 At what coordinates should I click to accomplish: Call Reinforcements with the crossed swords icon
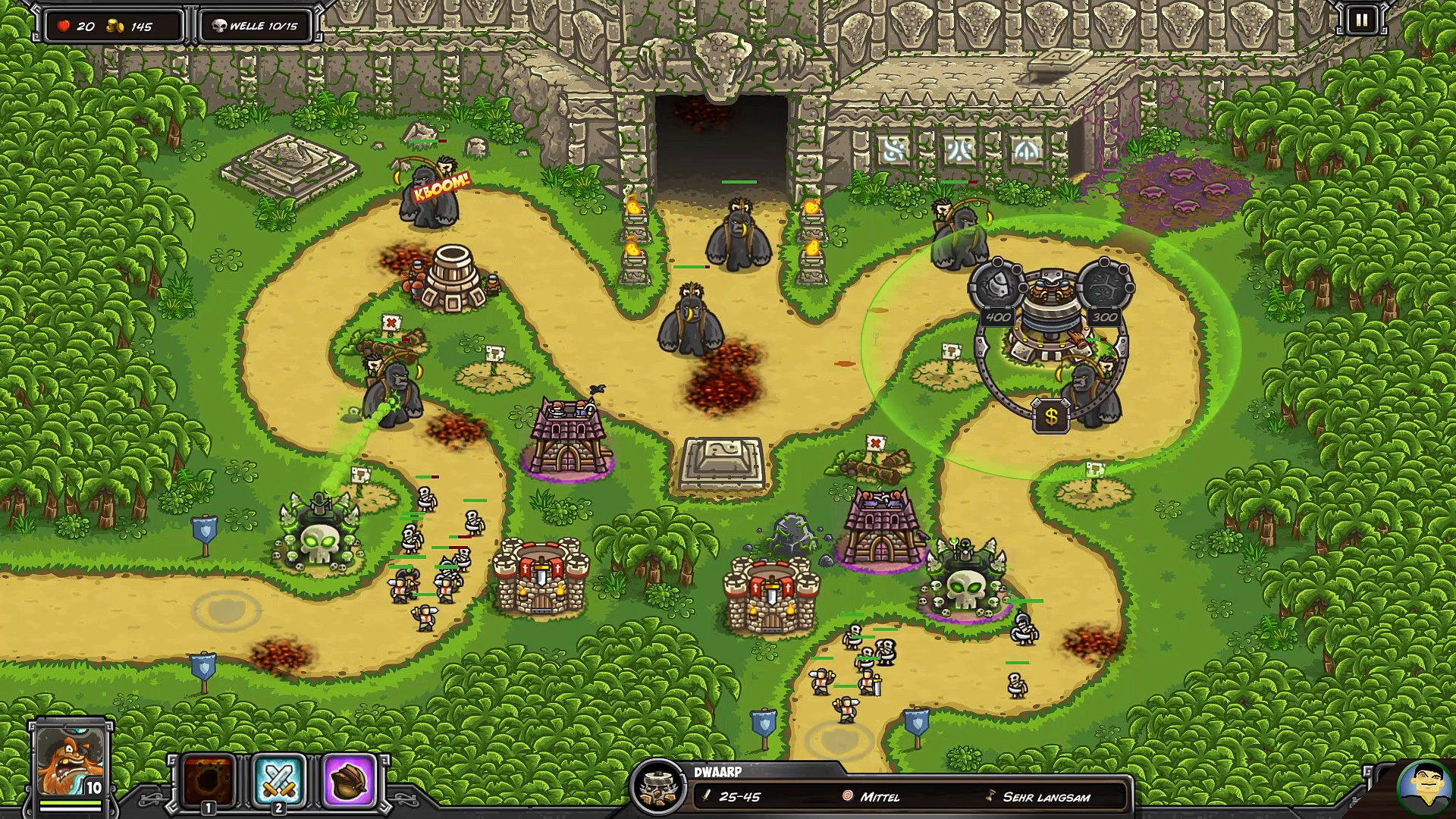279,780
